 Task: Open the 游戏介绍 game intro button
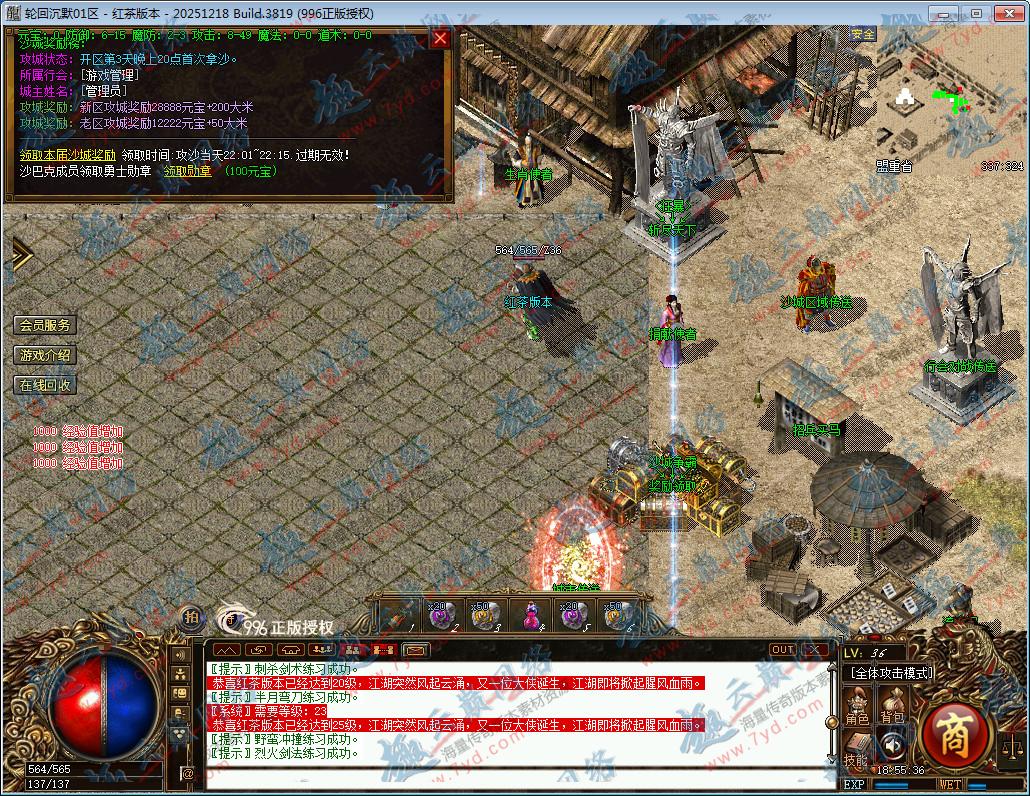click(45, 355)
